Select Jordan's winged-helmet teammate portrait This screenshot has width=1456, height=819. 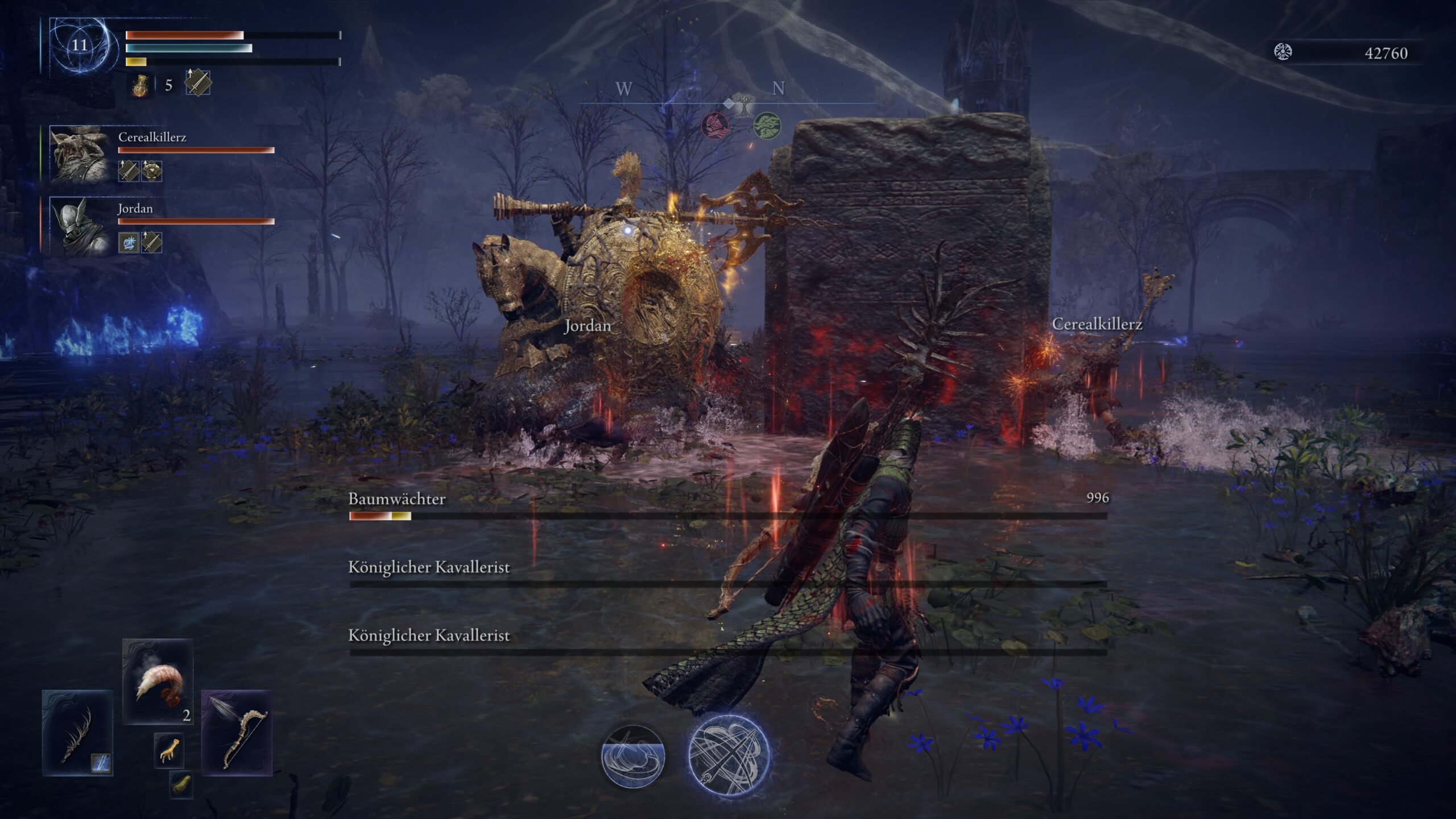pos(80,225)
